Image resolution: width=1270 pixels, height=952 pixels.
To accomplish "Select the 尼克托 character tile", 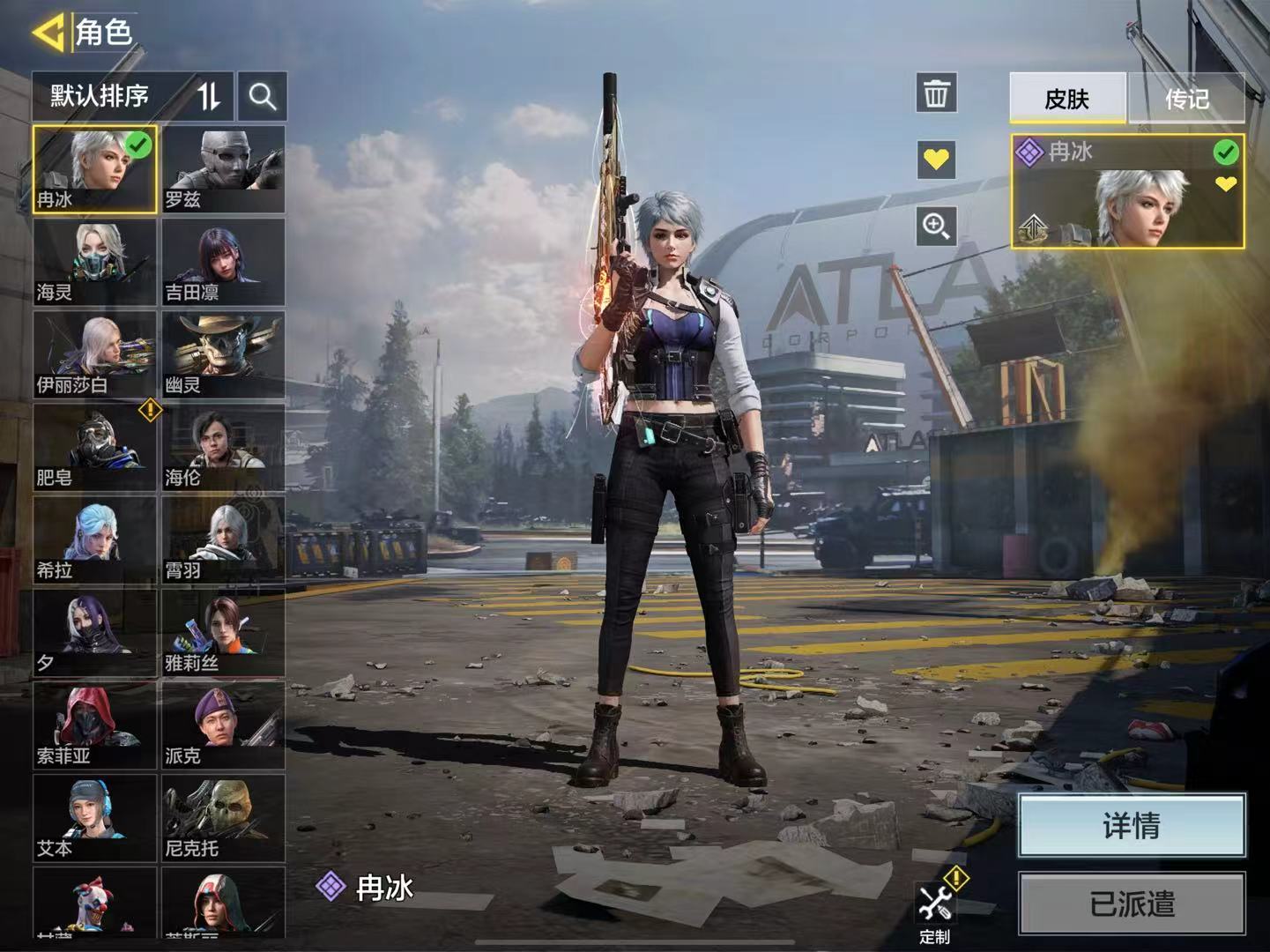I will [x=223, y=818].
